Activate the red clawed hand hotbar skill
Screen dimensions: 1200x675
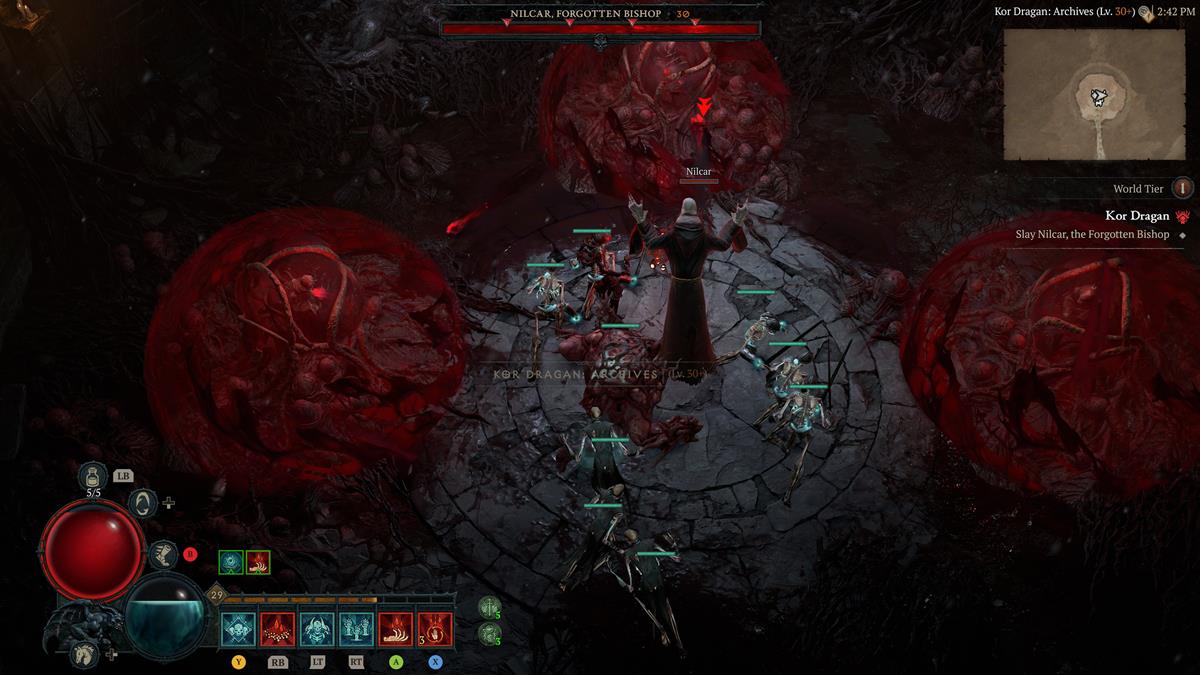[395, 629]
